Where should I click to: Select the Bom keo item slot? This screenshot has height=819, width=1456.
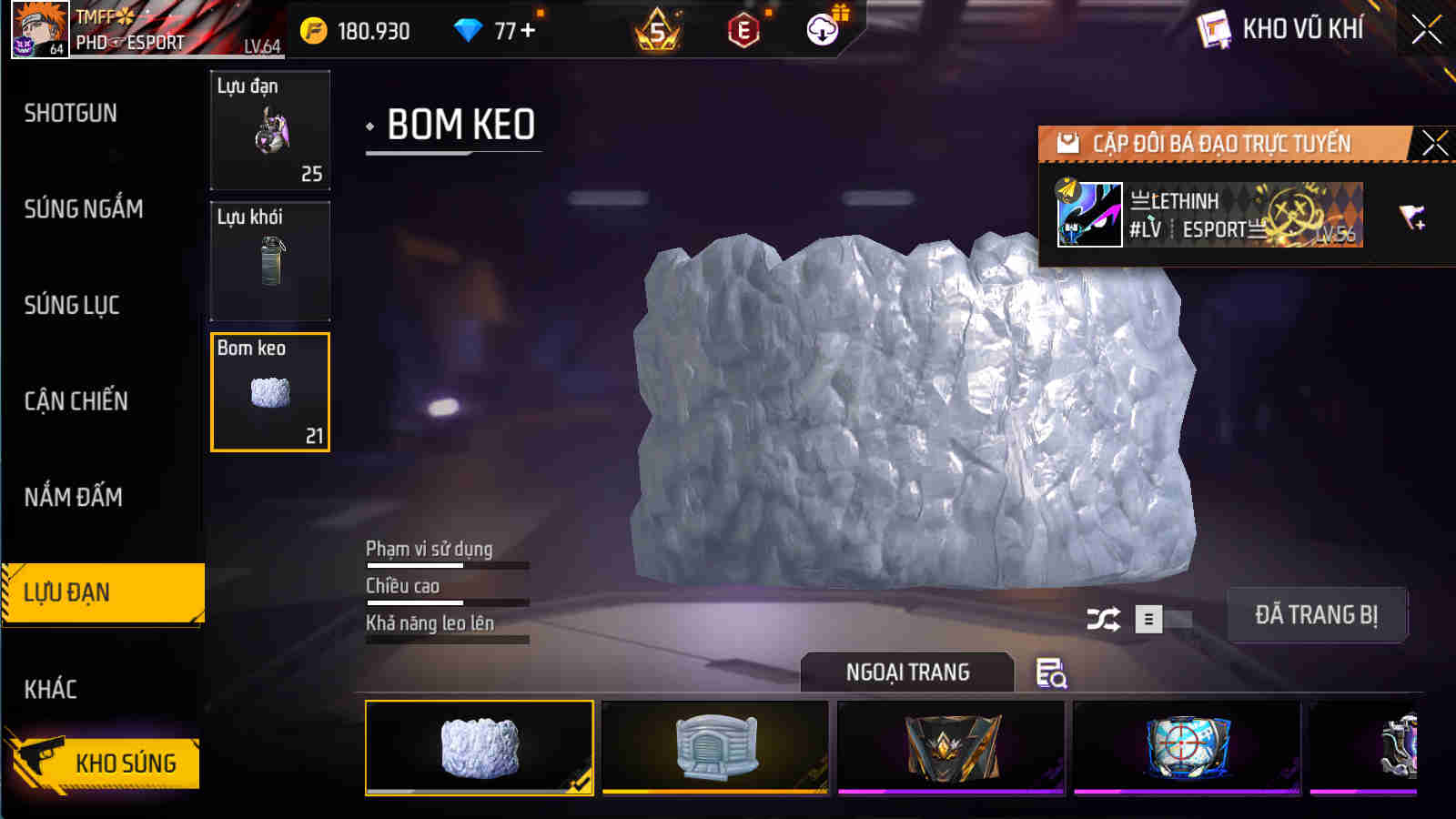point(269,392)
